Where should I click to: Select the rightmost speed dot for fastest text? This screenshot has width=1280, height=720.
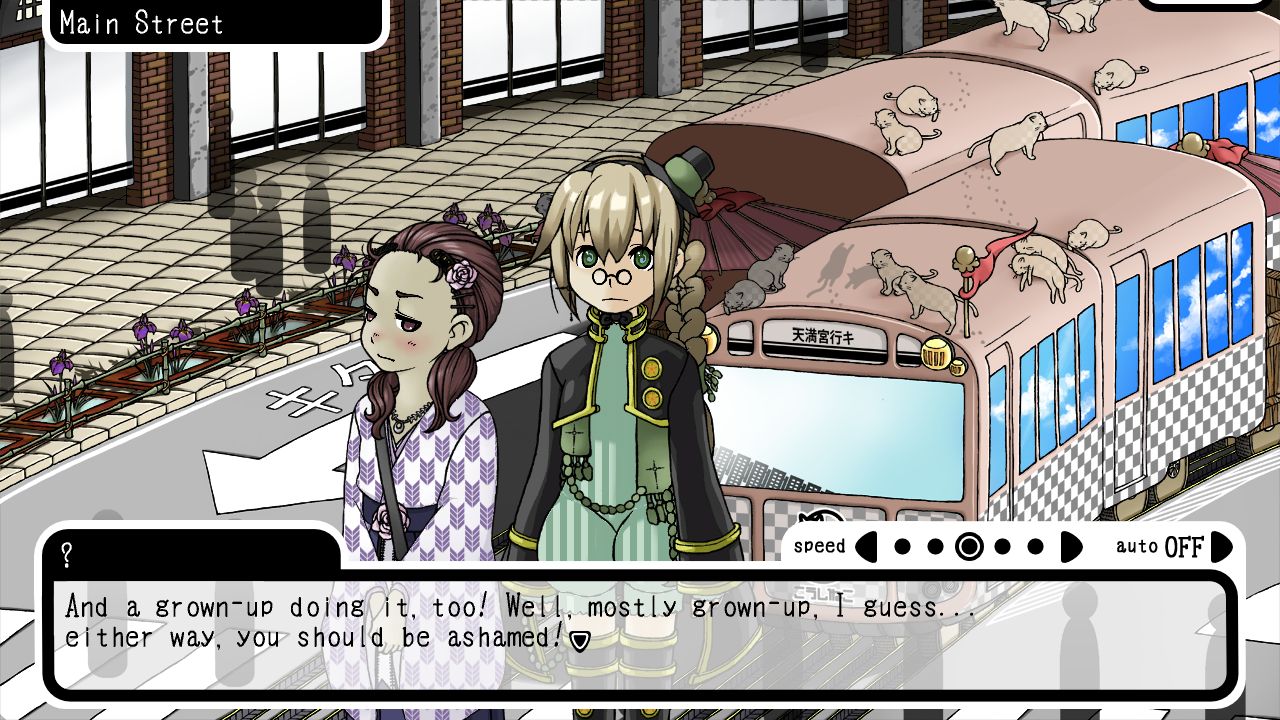coord(1035,547)
